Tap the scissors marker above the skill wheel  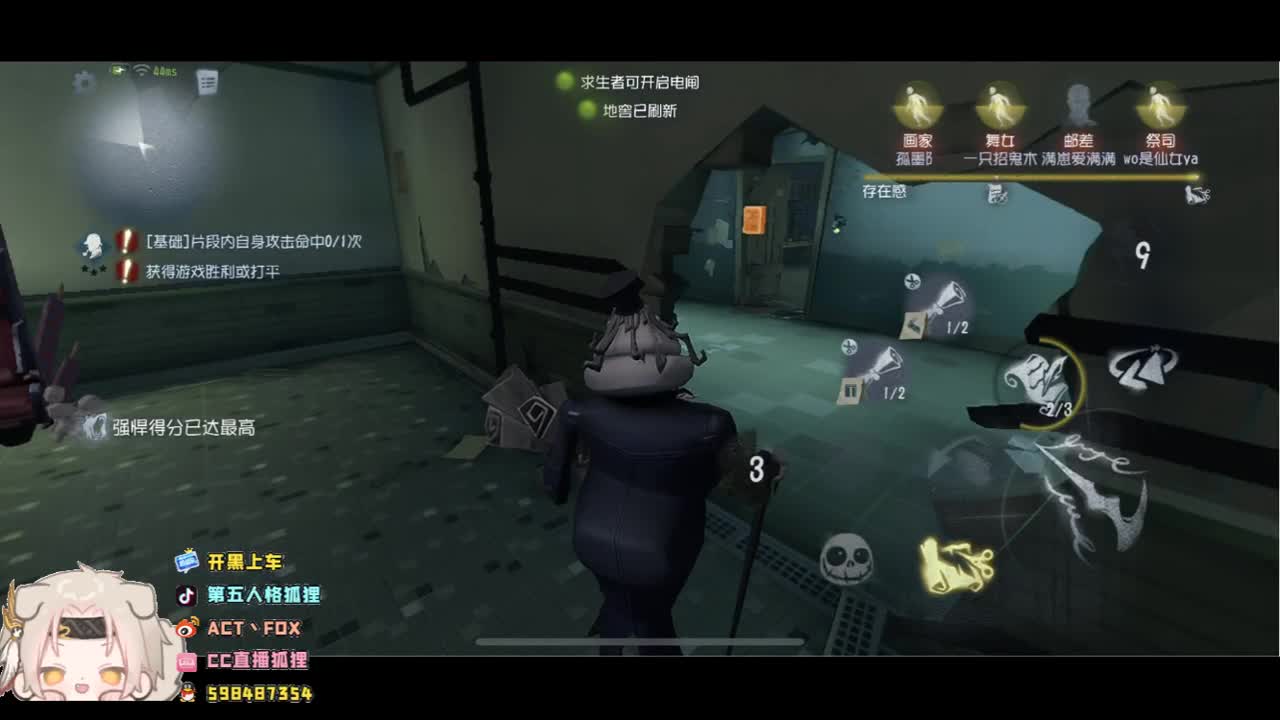click(x=913, y=282)
